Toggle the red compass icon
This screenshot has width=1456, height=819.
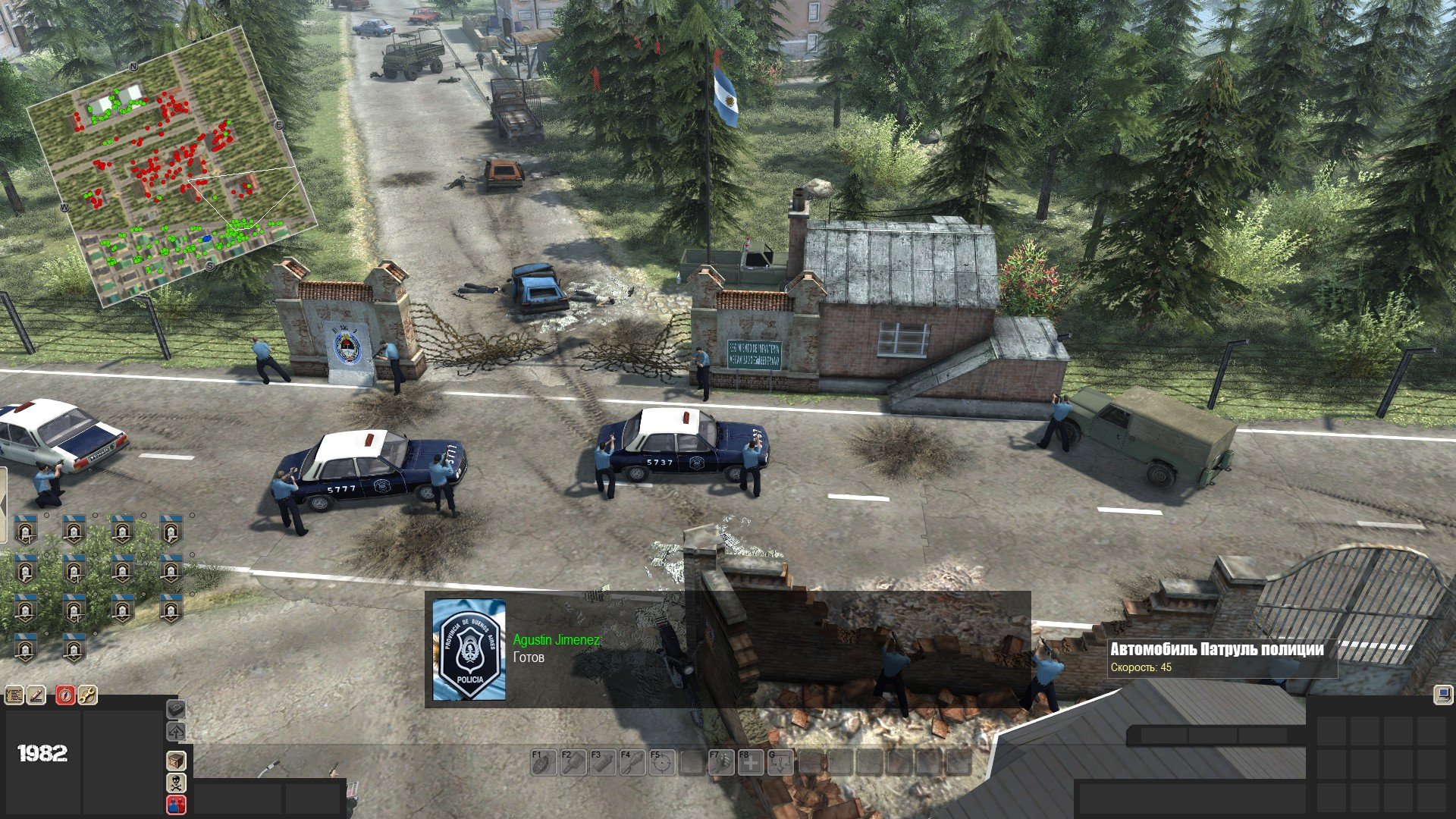pyautogui.click(x=65, y=695)
